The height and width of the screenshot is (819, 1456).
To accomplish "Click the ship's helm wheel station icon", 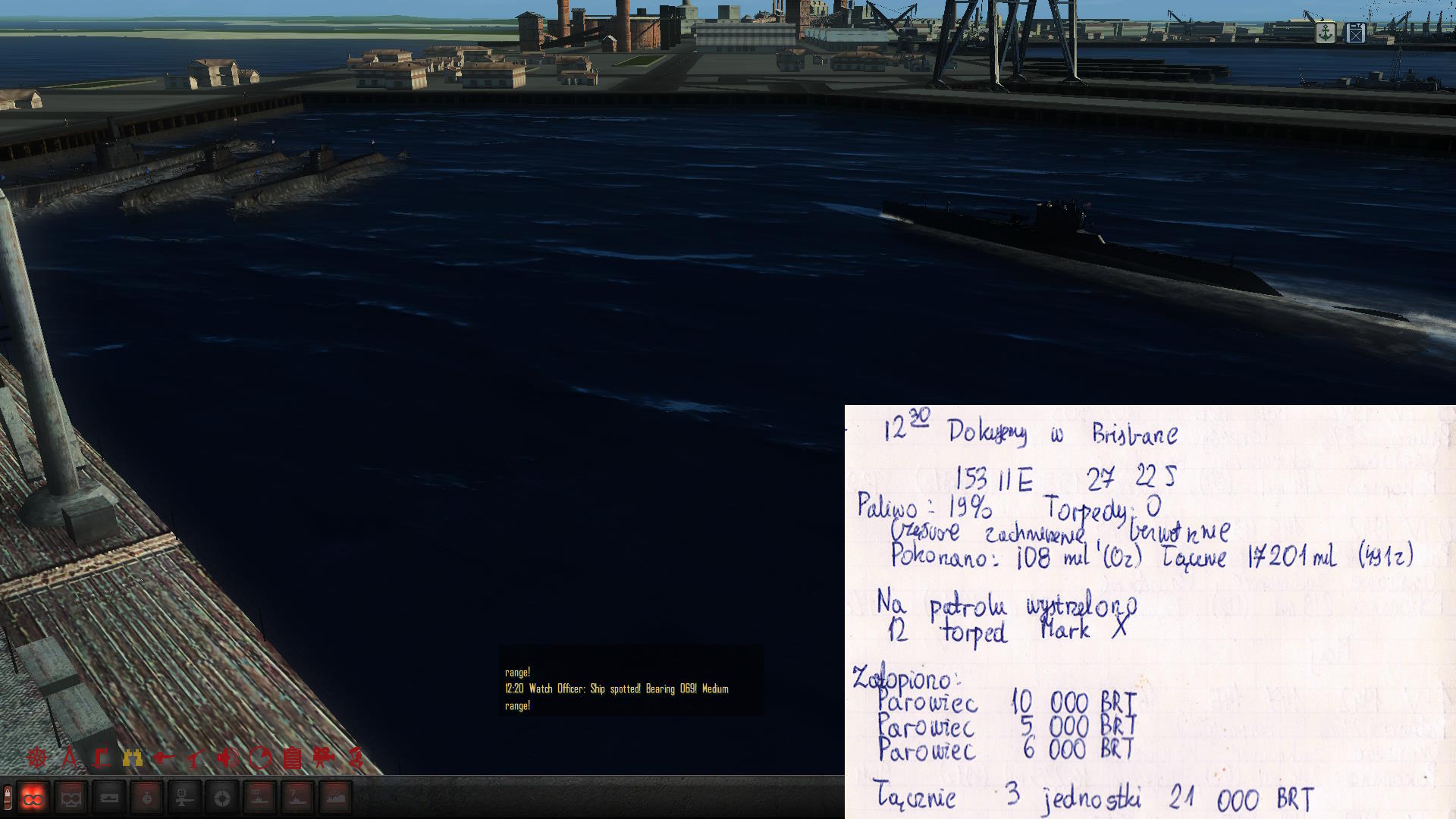I will (36, 757).
